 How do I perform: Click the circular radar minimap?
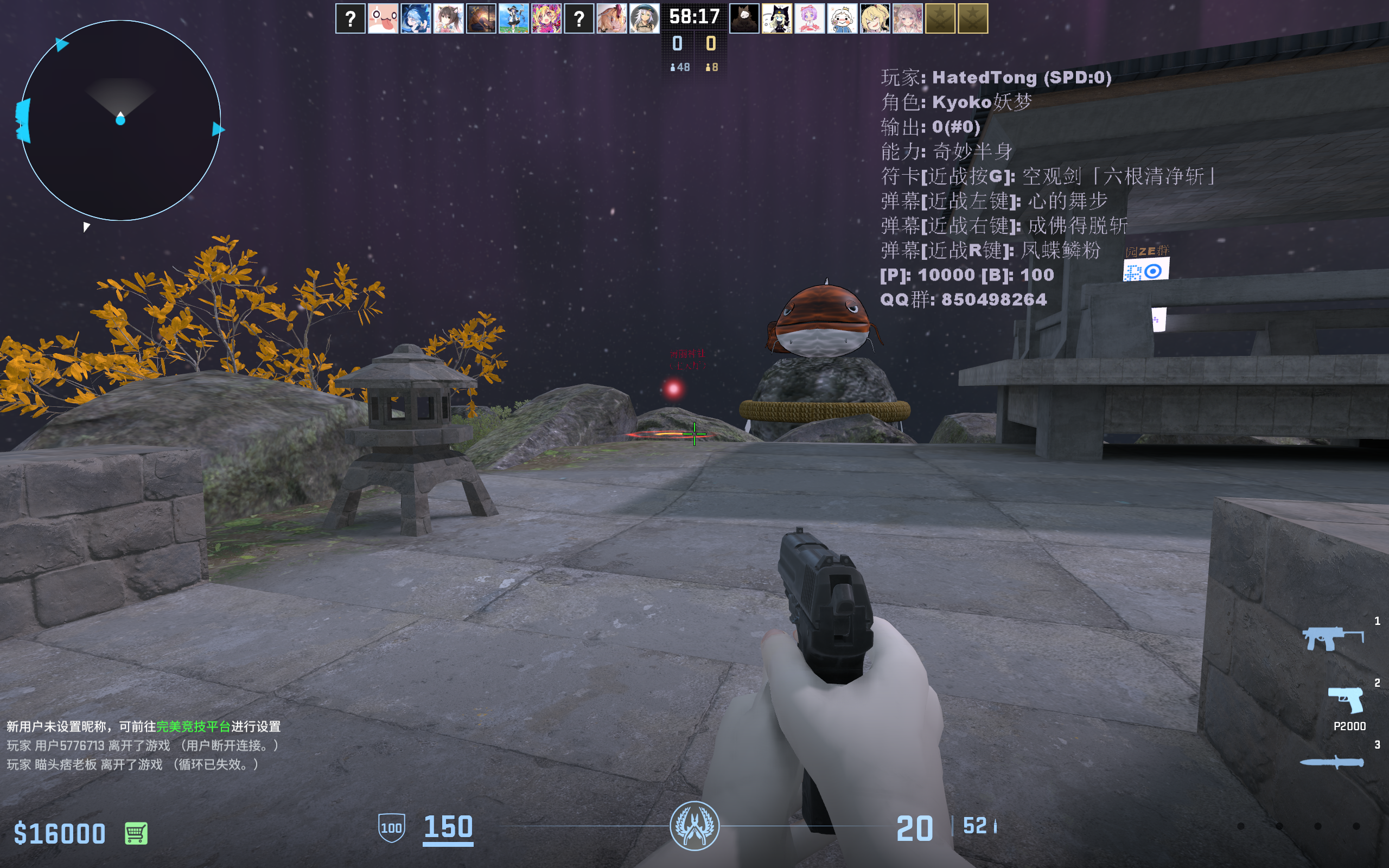click(x=120, y=120)
